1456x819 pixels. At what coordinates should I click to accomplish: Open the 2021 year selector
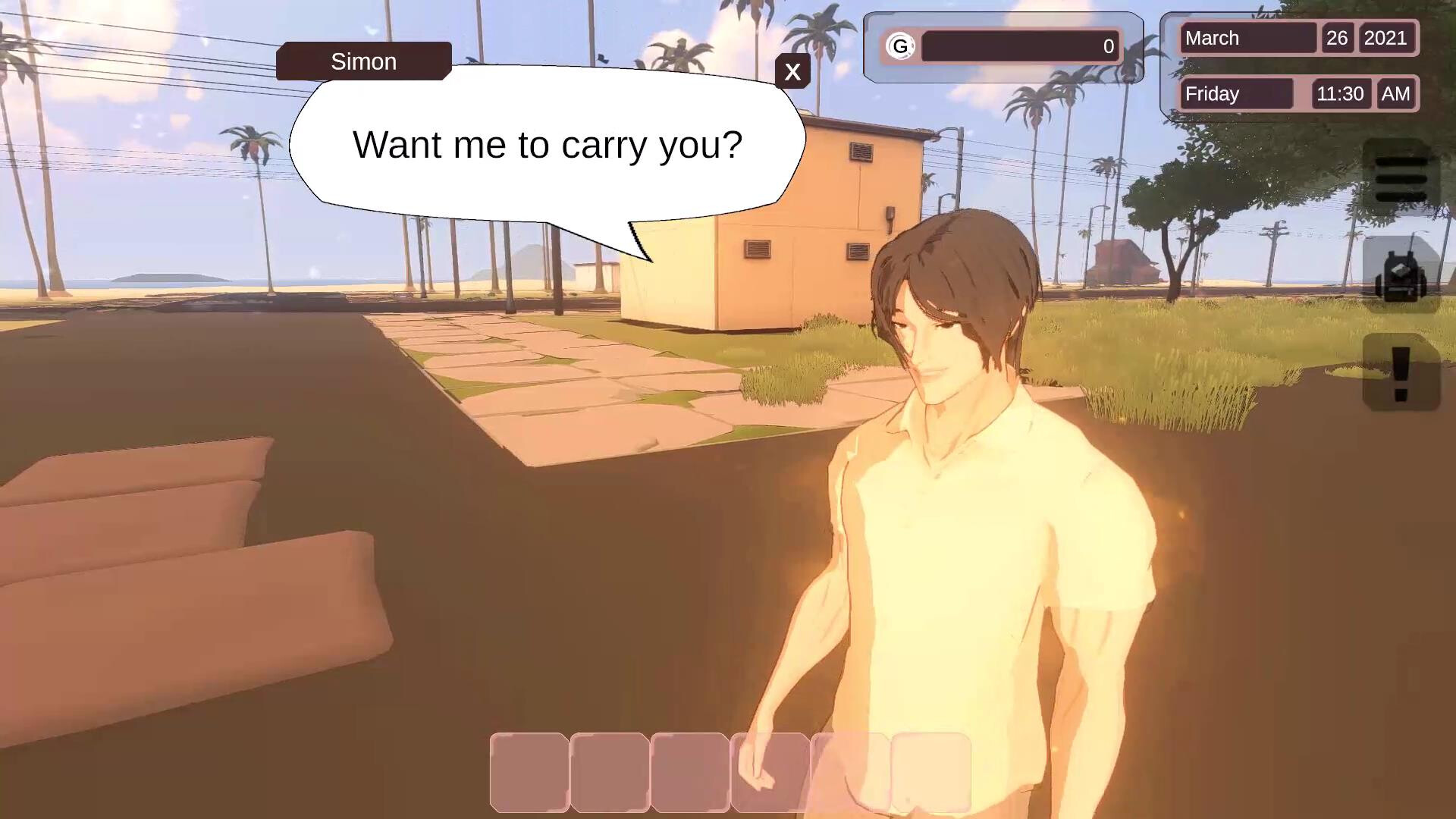pyautogui.click(x=1389, y=38)
